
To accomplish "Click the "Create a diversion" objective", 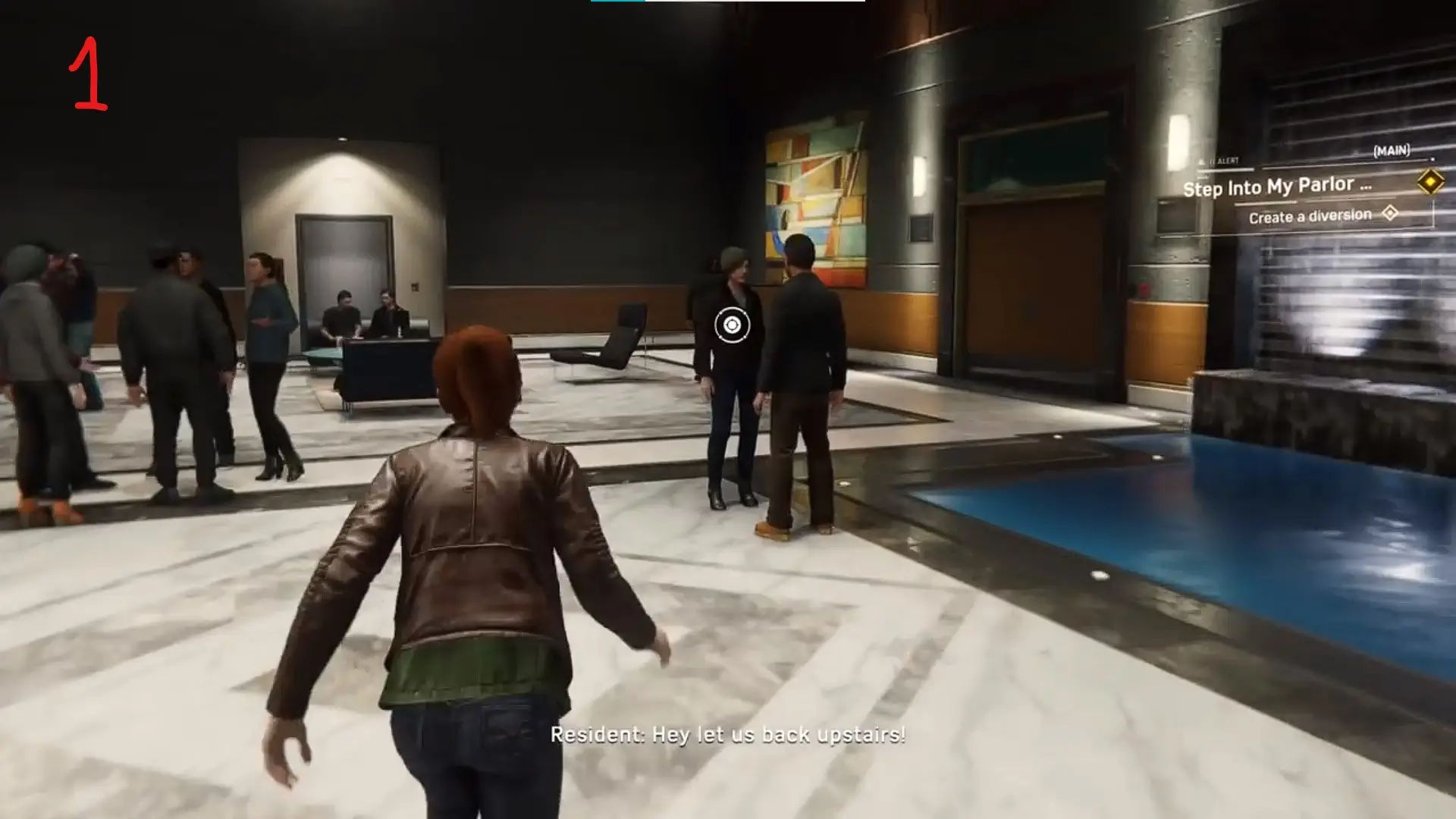I will click(x=1310, y=217).
